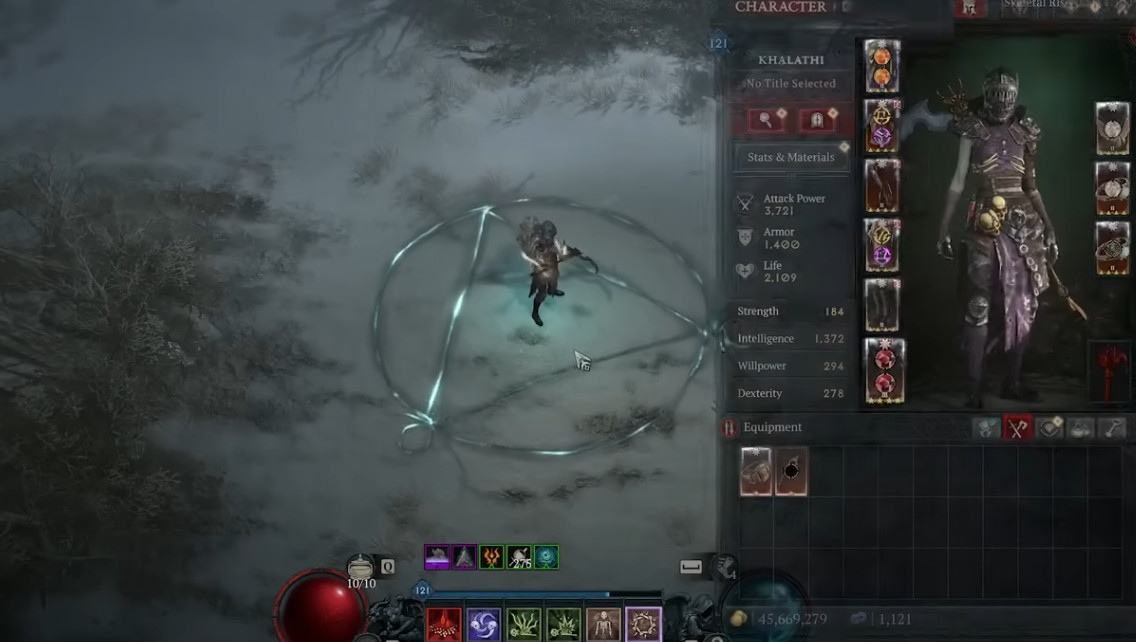
Task: Open the wardrobe button beside the magnifier
Action: [x=816, y=120]
